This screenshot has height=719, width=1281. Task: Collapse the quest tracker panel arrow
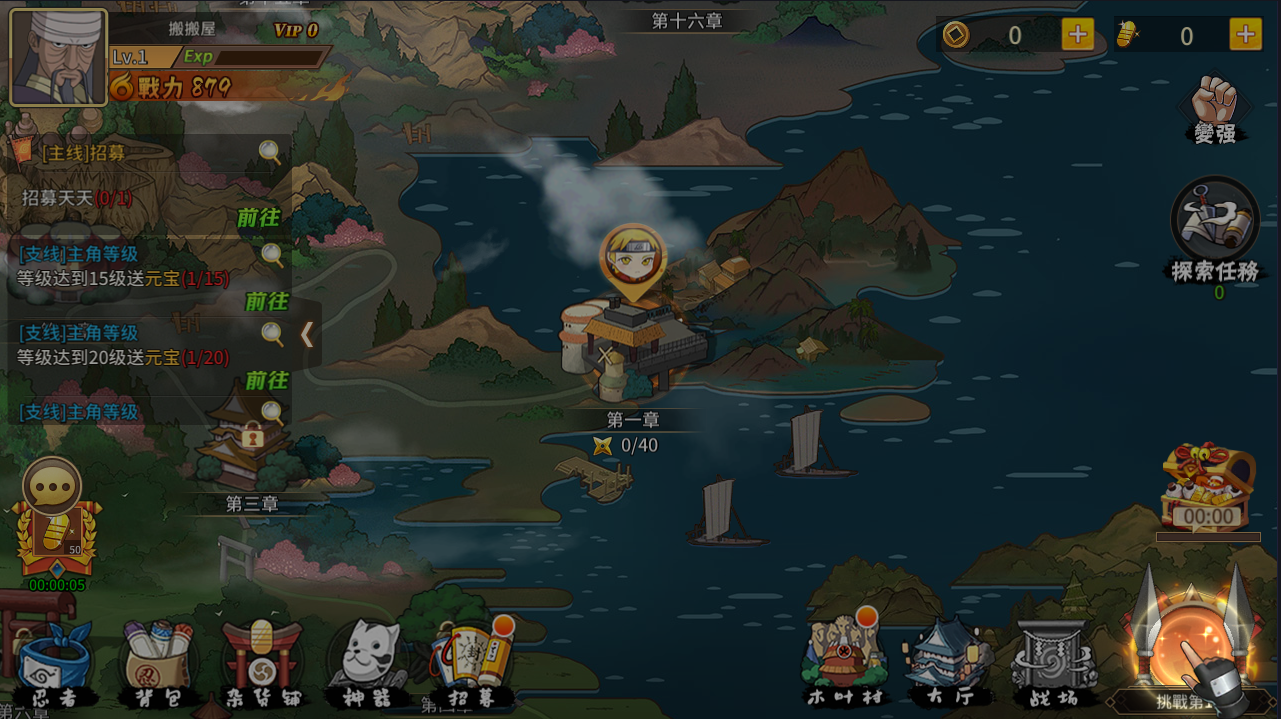tap(307, 335)
